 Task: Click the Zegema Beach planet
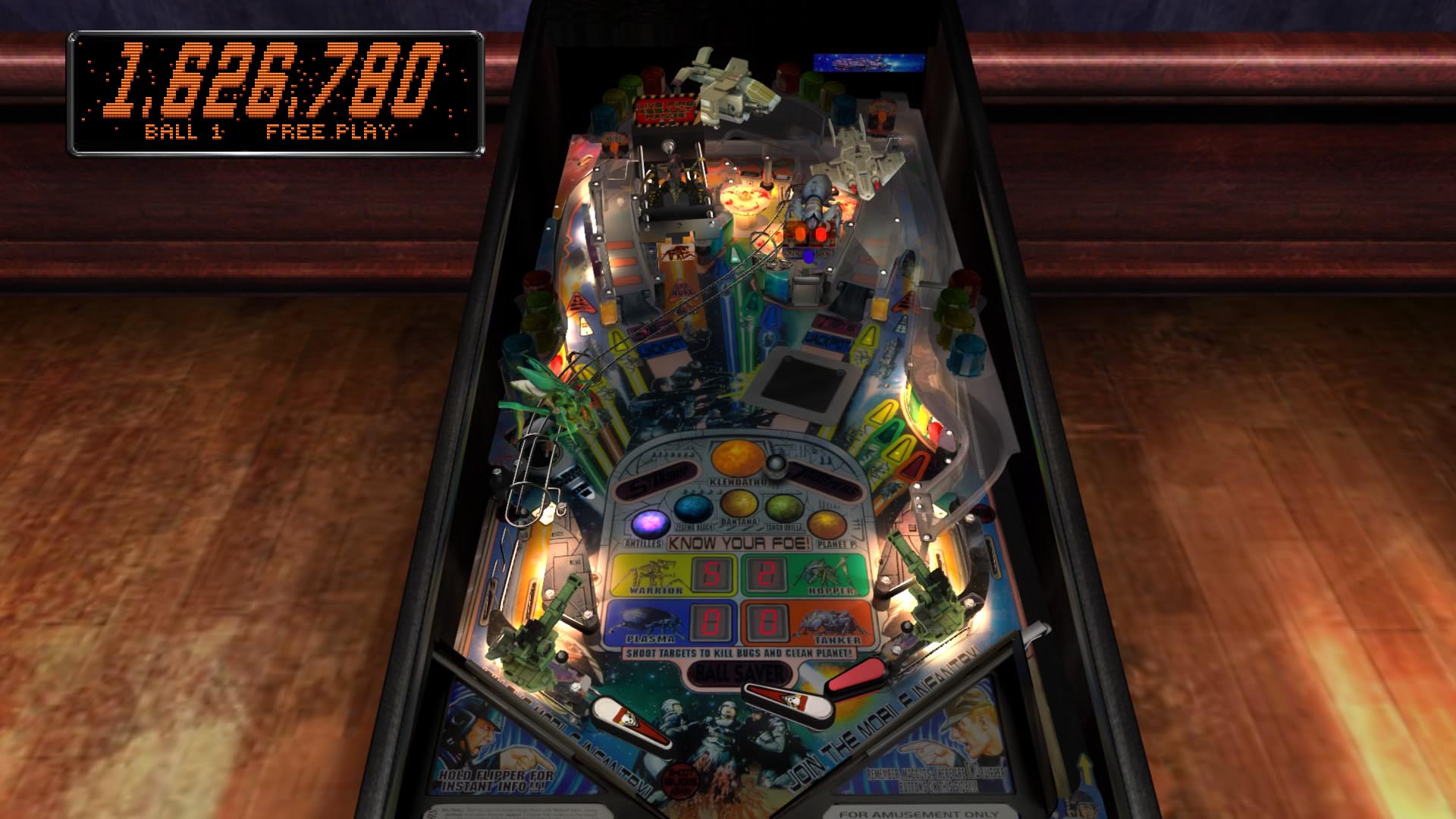pyautogui.click(x=694, y=507)
